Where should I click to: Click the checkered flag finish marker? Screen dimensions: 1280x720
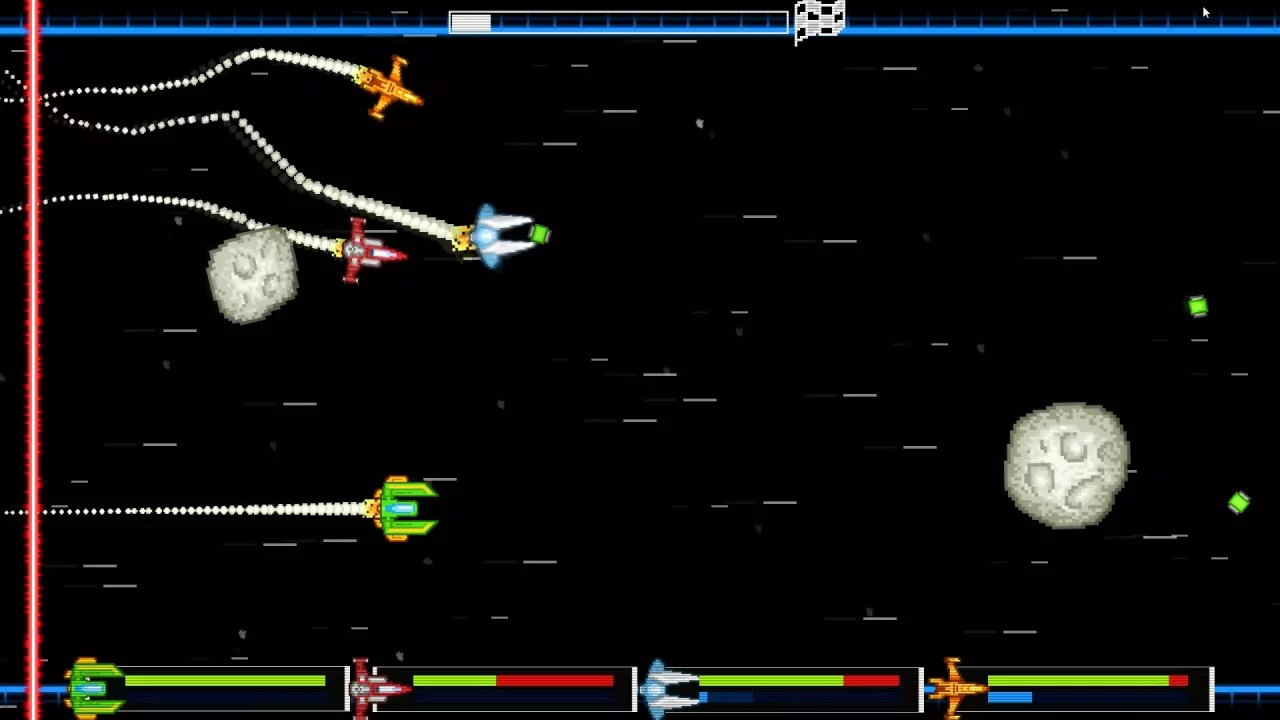pyautogui.click(x=819, y=20)
